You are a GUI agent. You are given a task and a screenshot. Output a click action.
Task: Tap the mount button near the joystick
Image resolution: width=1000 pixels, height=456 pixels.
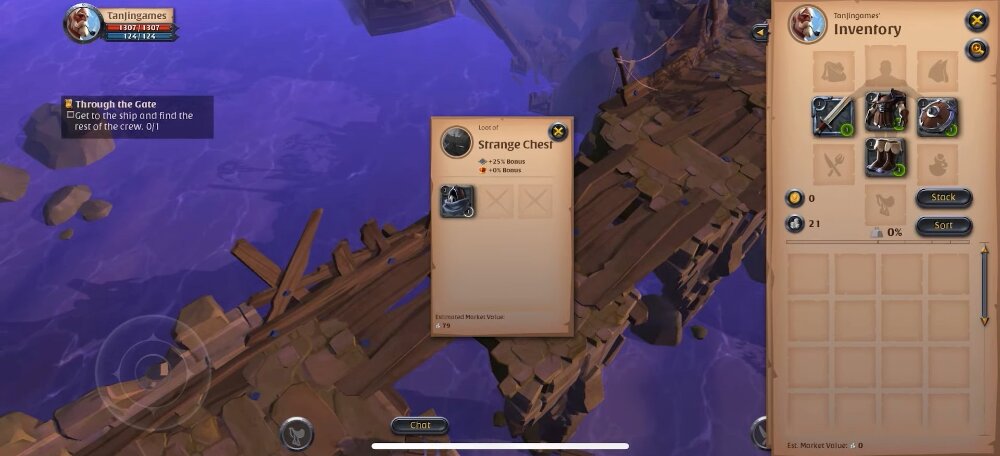click(x=296, y=432)
